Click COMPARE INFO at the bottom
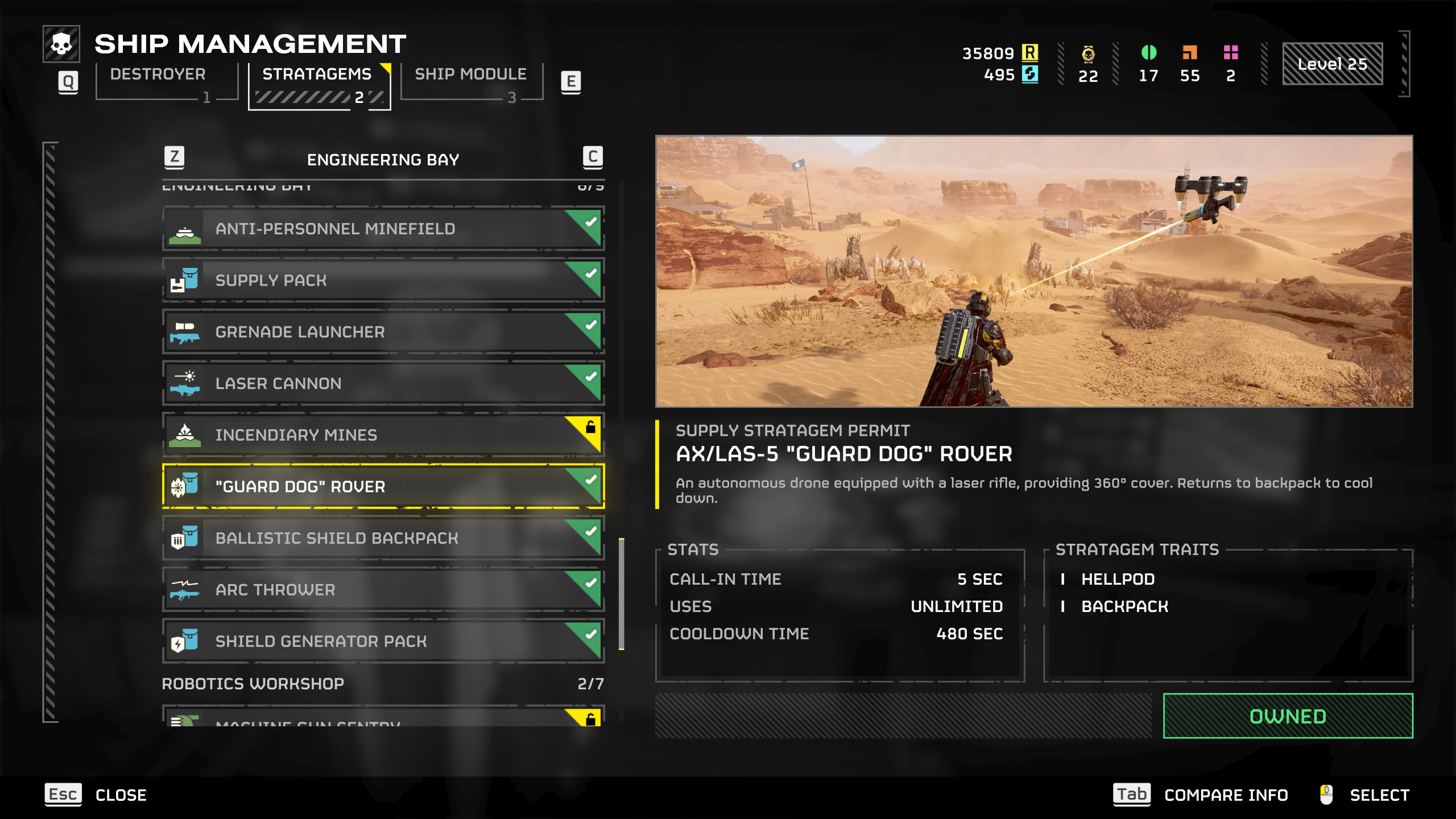 click(x=1226, y=795)
